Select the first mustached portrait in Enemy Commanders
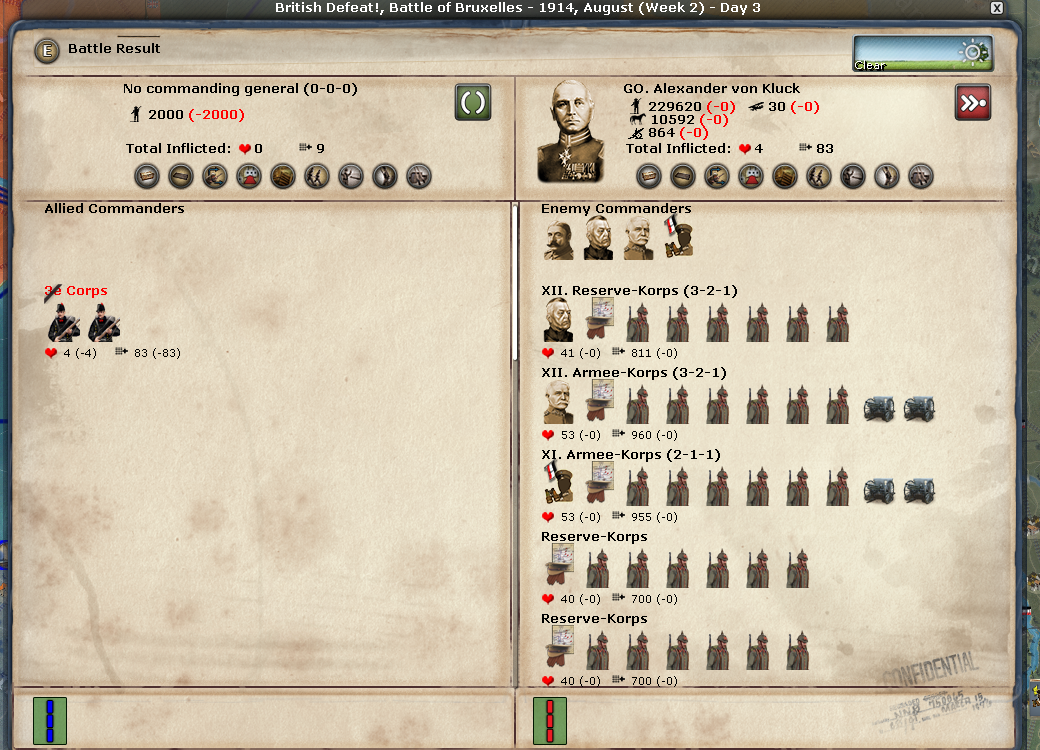 (x=559, y=240)
